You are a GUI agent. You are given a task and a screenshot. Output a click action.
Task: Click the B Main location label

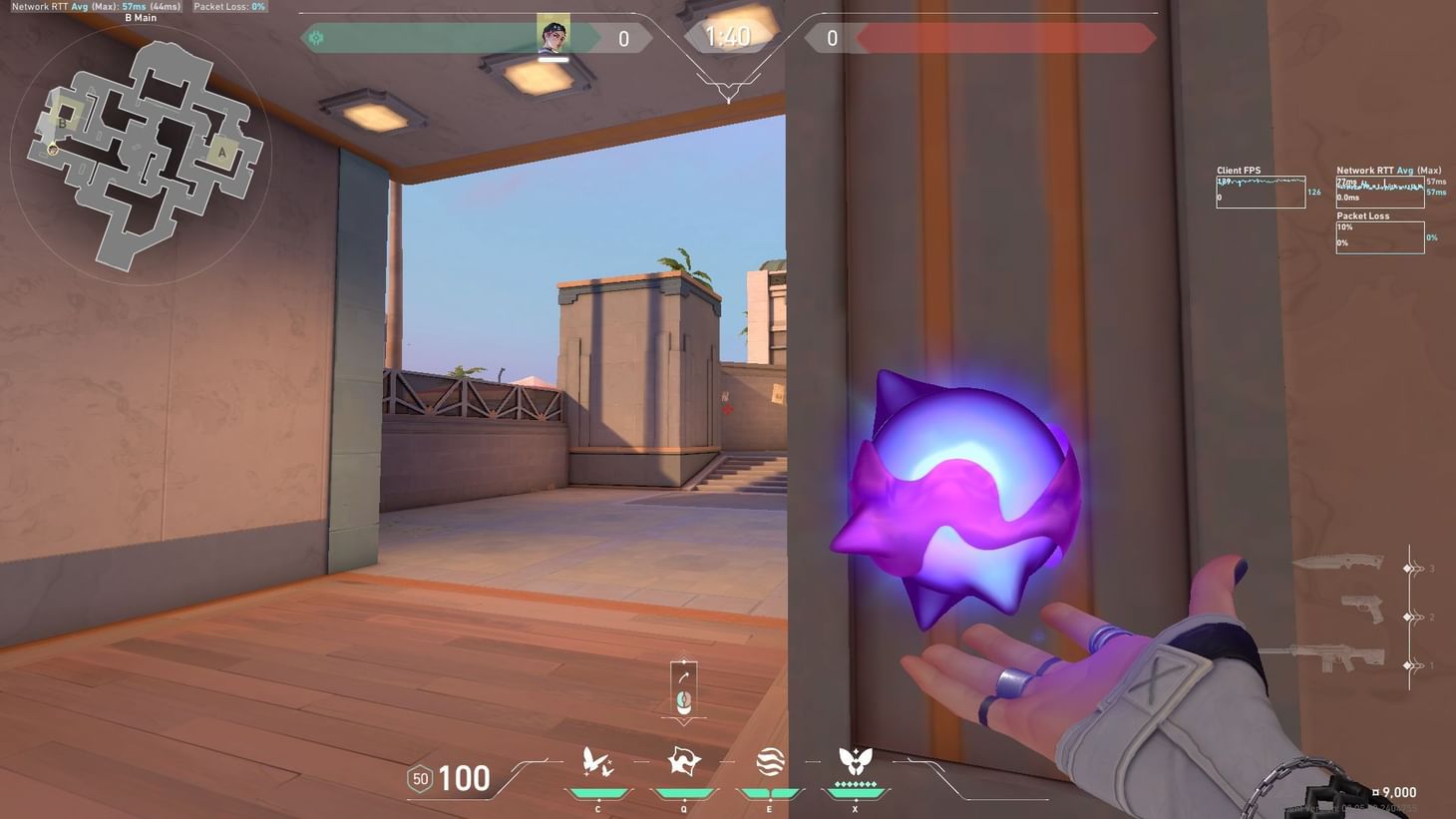coord(141,17)
